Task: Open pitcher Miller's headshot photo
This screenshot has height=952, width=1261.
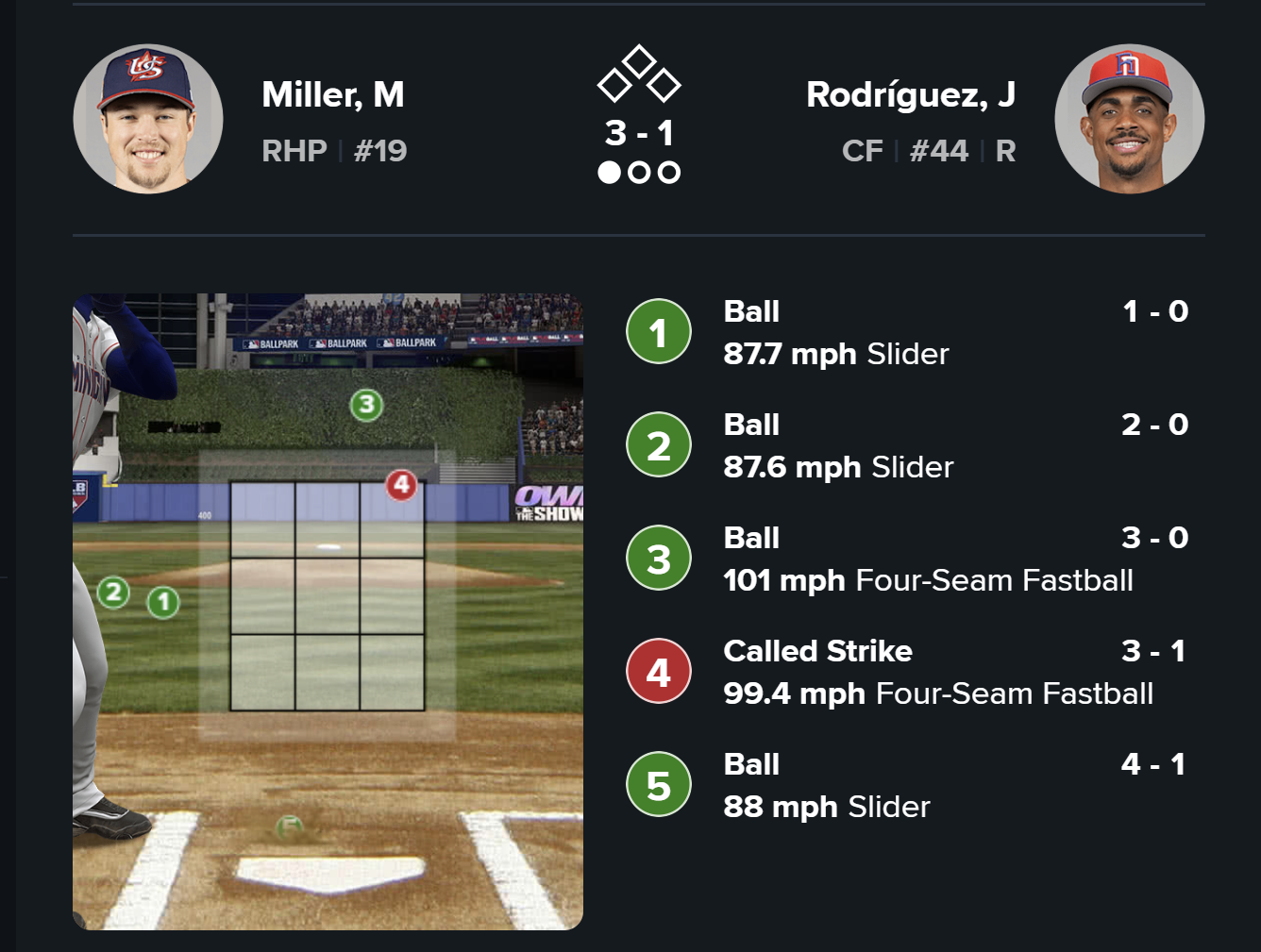Action: tap(148, 119)
